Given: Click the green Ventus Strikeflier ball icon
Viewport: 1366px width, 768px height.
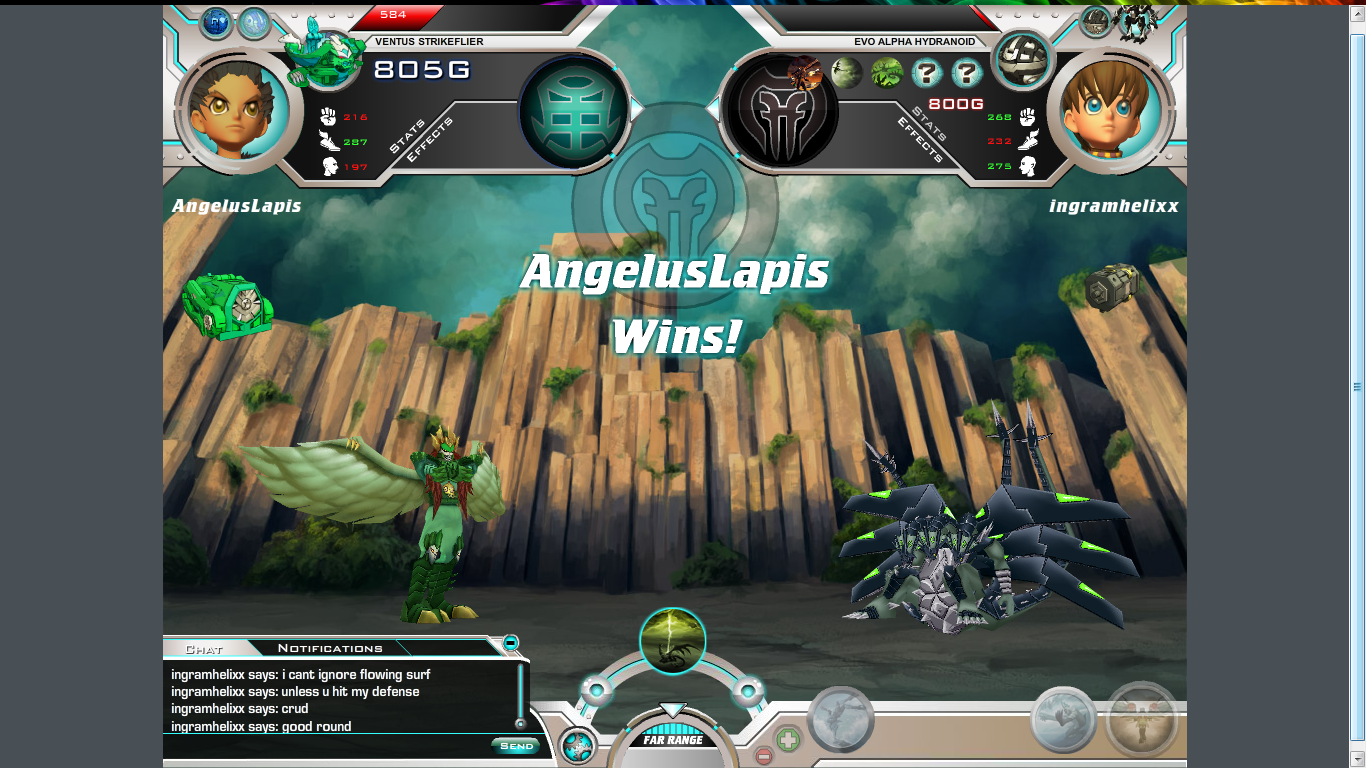Looking at the screenshot, I should pos(227,305).
